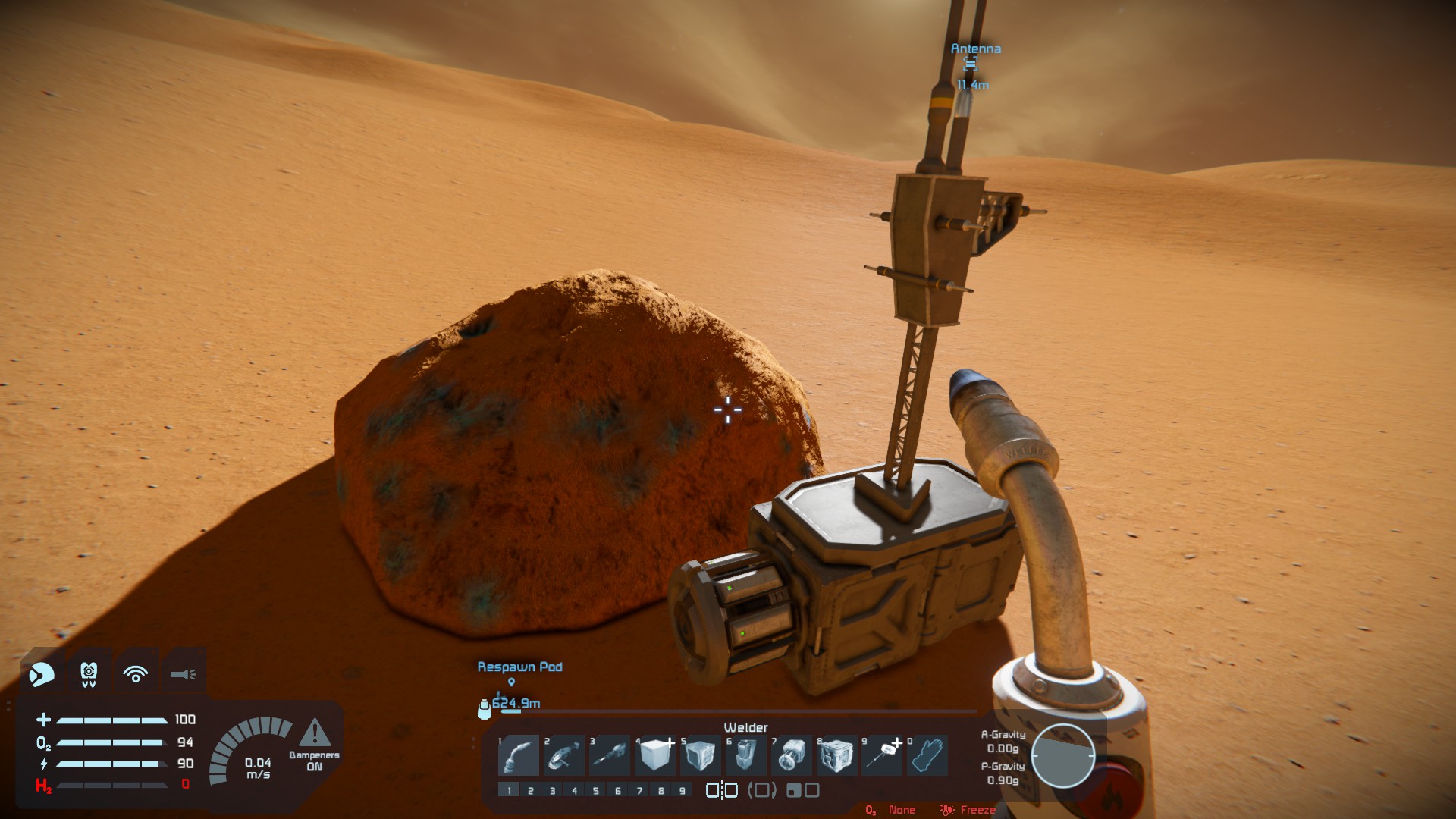Select the white armor block in slot 4
Viewport: 1456px width, 819px height.
pos(655,755)
